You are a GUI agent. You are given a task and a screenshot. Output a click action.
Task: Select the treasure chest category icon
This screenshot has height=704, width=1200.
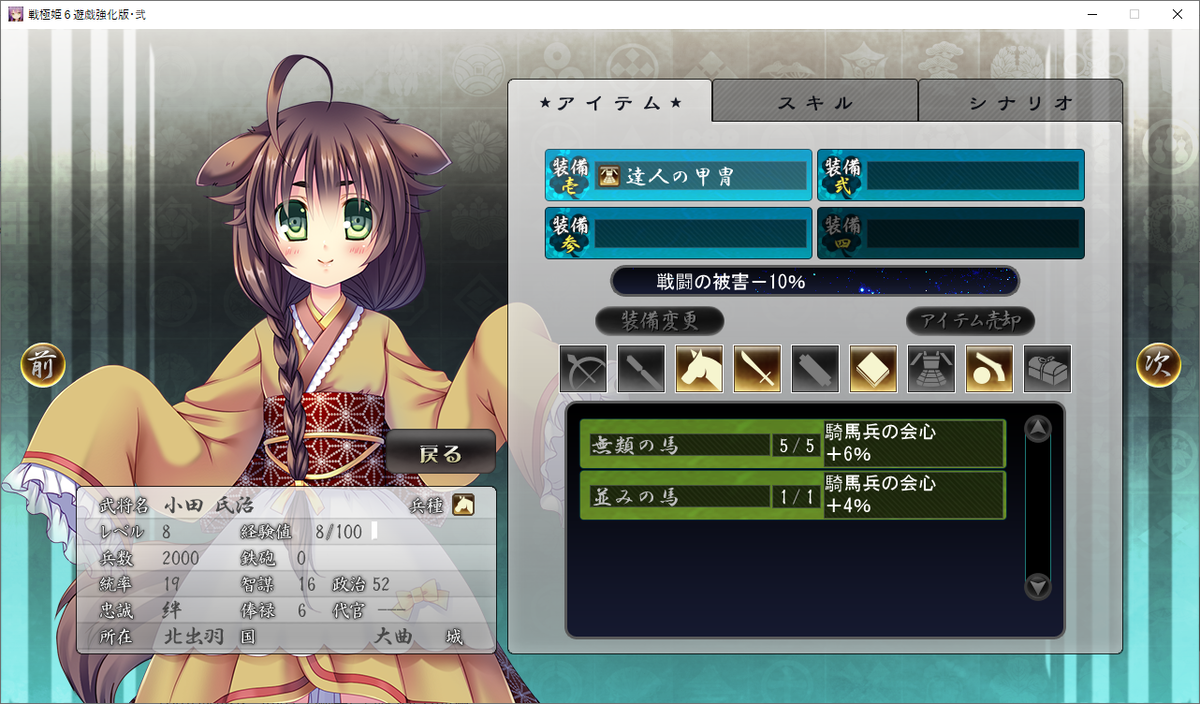1048,369
